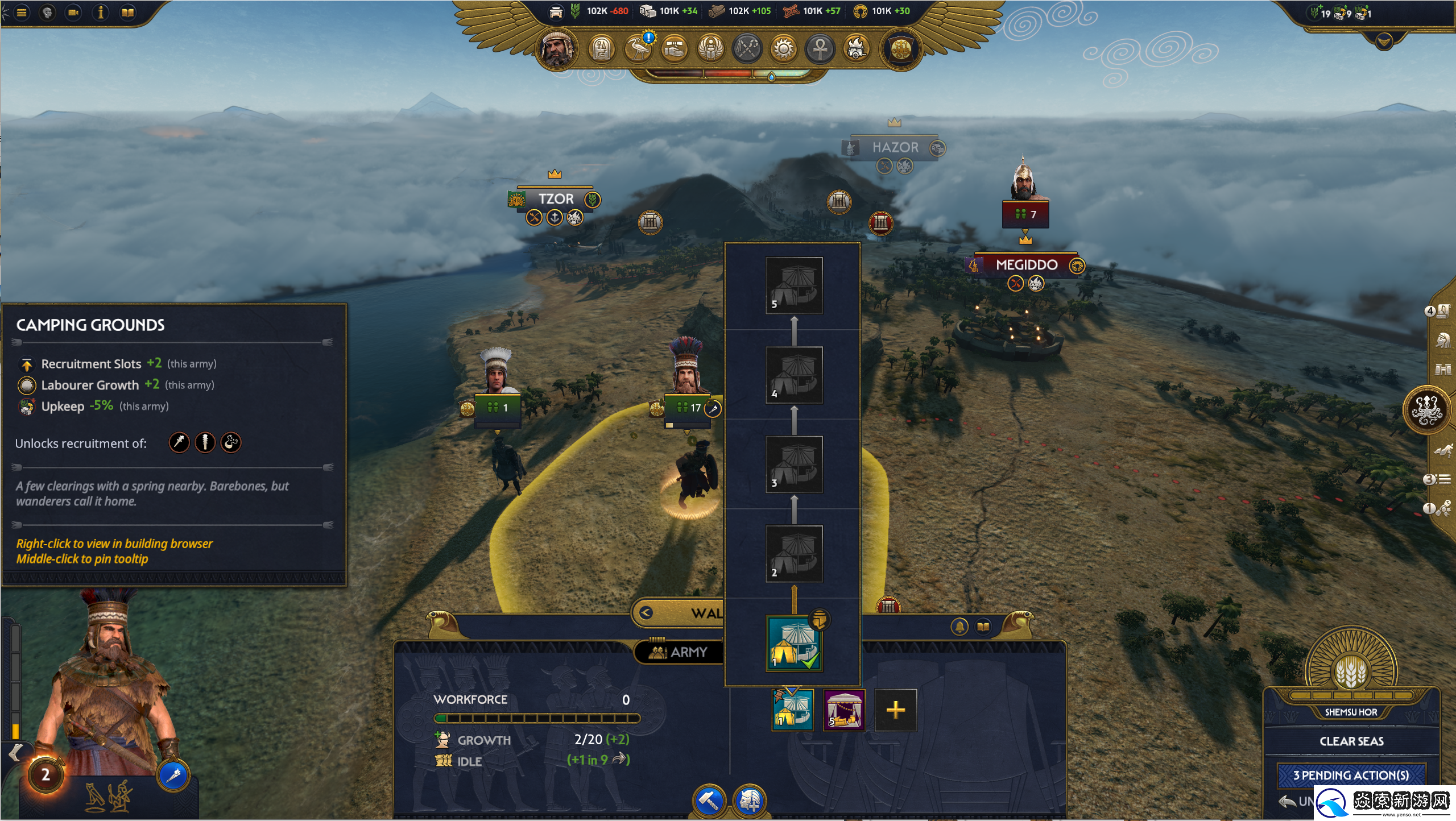Select the level 2 camp upgrade
Viewport: 1456px width, 821px height.
click(x=794, y=554)
